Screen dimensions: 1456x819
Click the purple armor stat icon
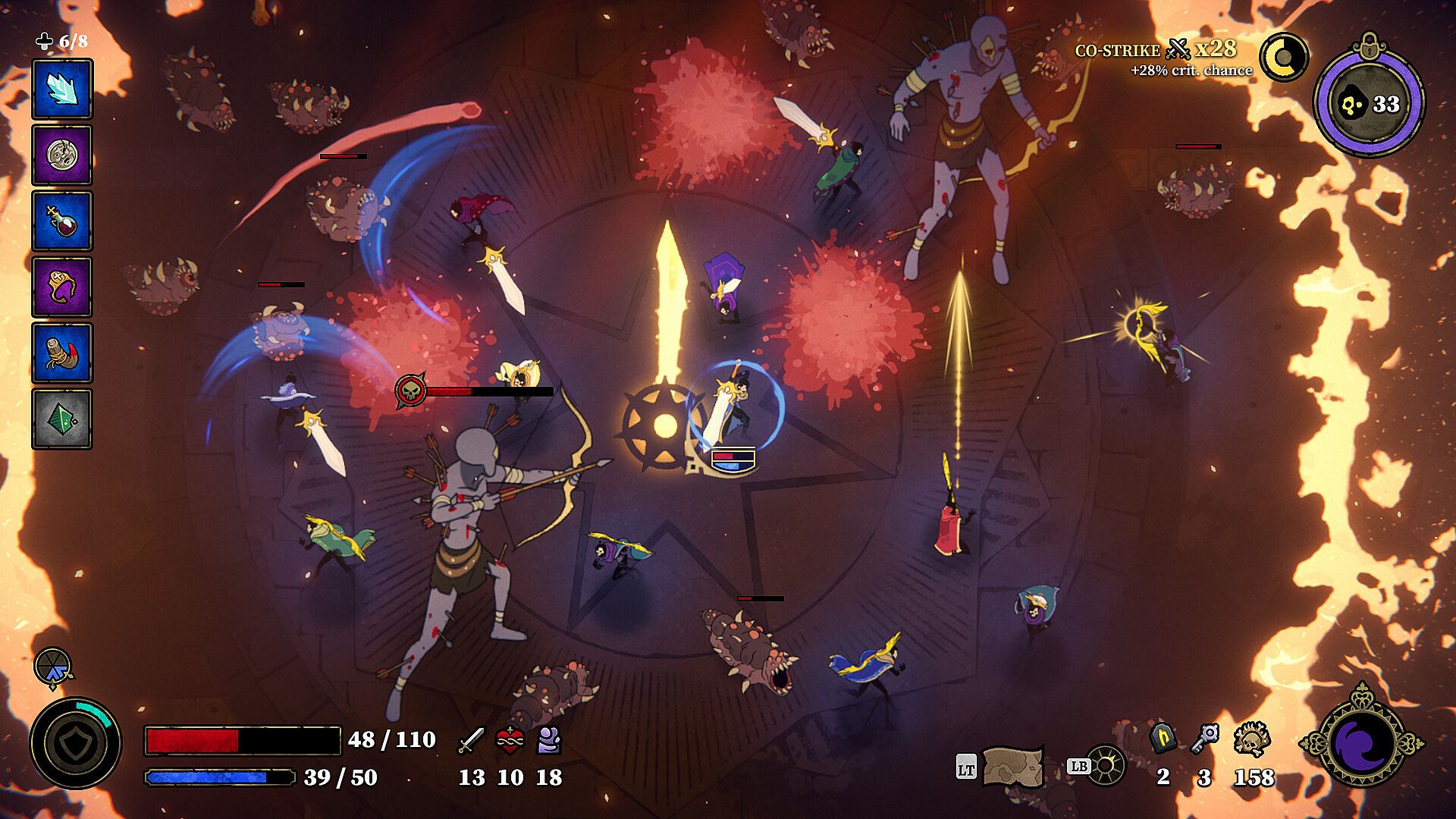point(548,739)
